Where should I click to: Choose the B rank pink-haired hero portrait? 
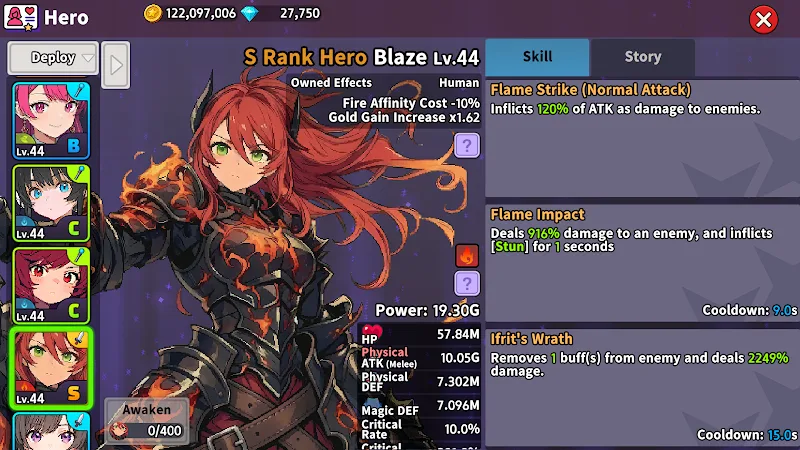pos(51,119)
